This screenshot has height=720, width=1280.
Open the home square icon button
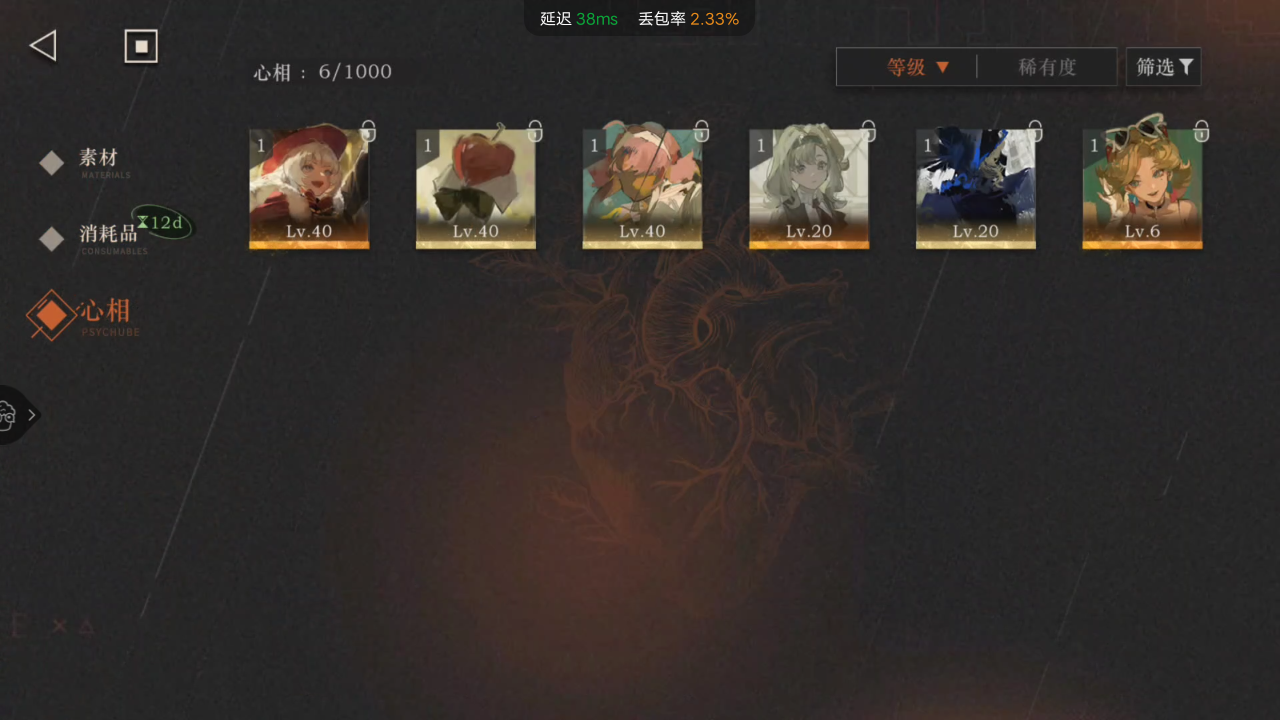tap(141, 46)
